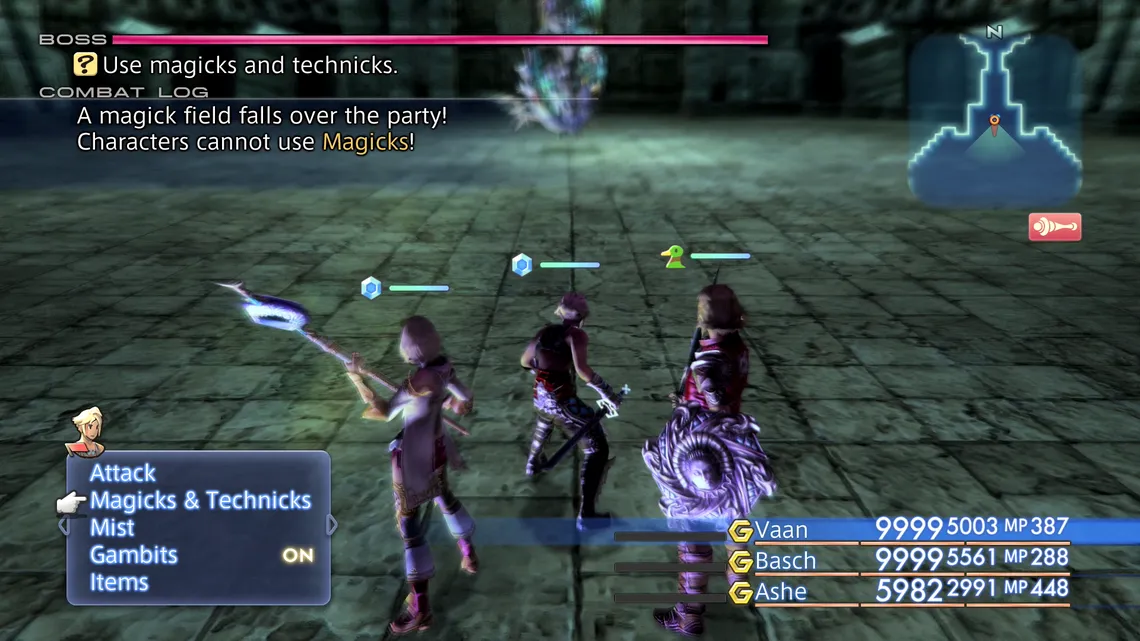Select Vaan in the party list
Image resolution: width=1140 pixels, height=641 pixels.
(781, 530)
